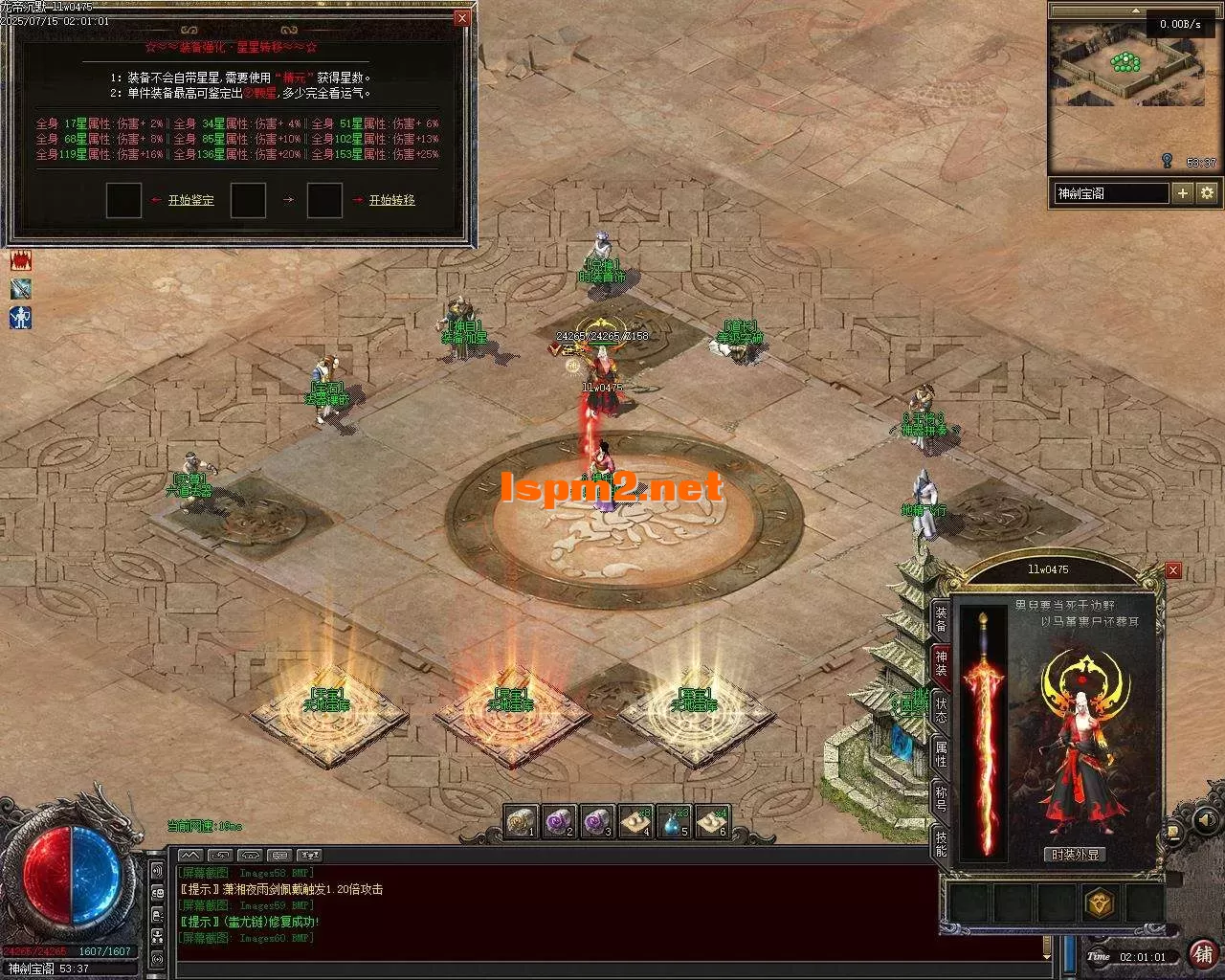Switch to the 技能 skills tab
Screen dimensions: 1225x980
coord(941,843)
